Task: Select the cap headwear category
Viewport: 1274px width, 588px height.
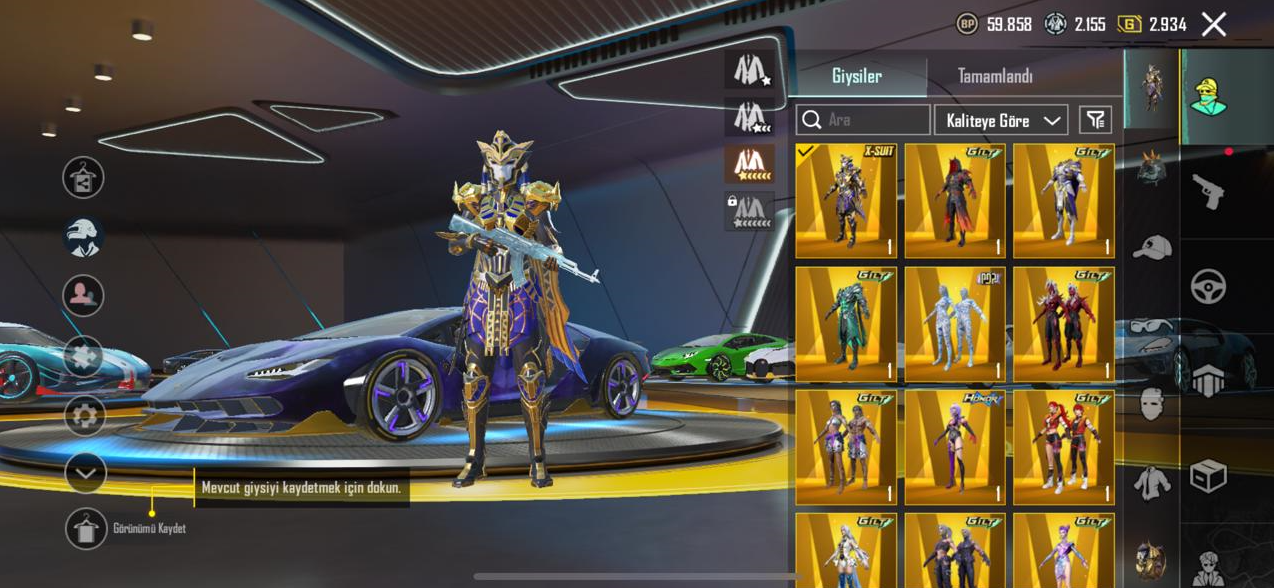Action: click(1152, 247)
